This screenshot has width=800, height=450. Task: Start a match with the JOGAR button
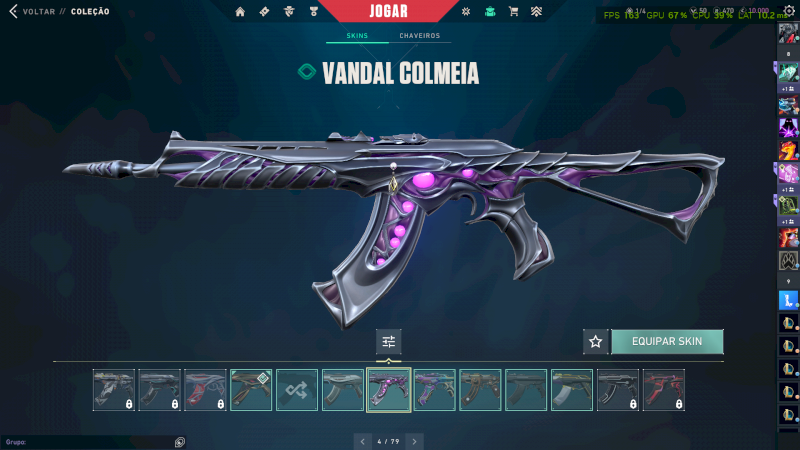click(389, 11)
